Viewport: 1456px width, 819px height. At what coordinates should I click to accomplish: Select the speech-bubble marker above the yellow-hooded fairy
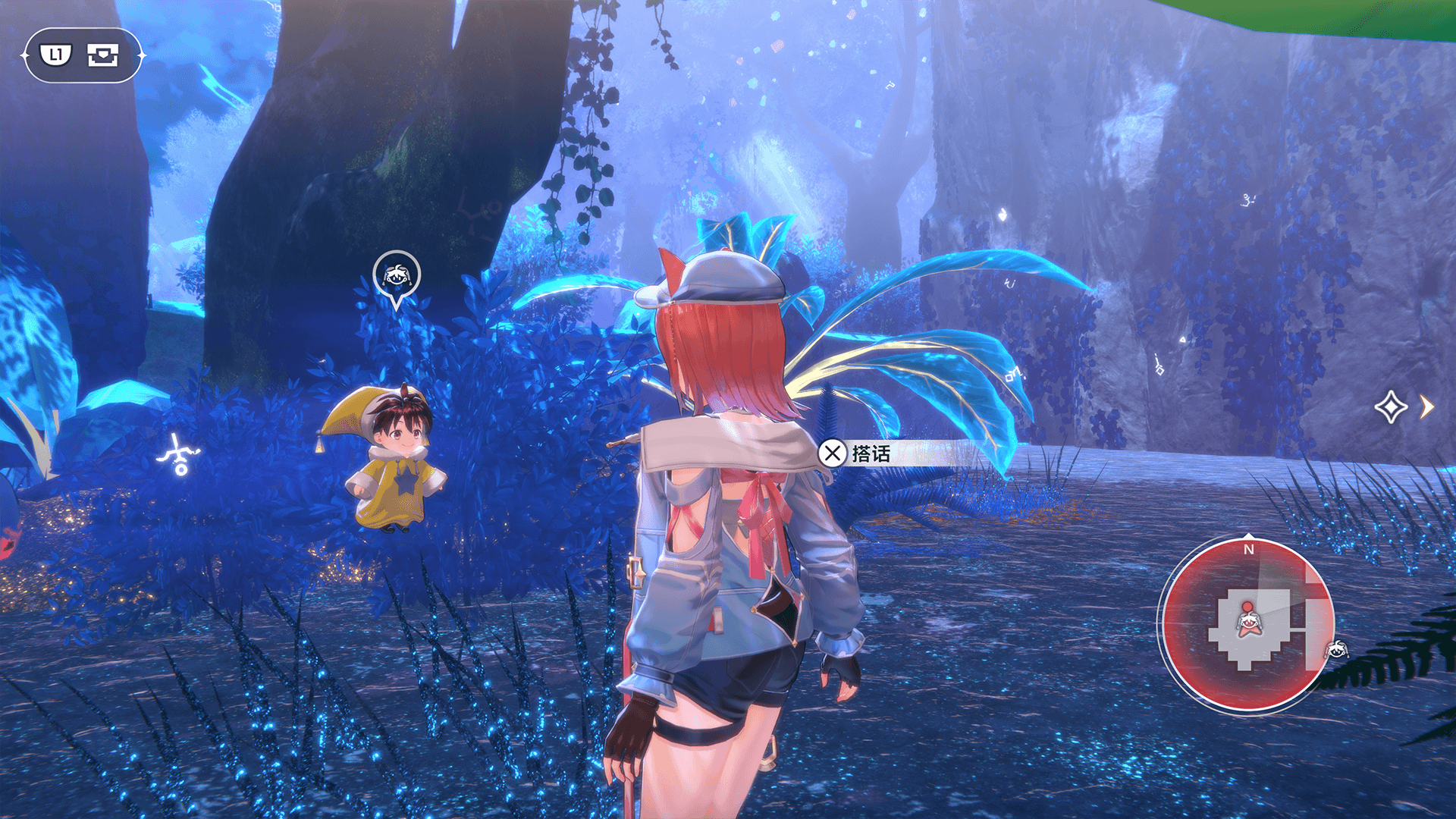coord(396,275)
